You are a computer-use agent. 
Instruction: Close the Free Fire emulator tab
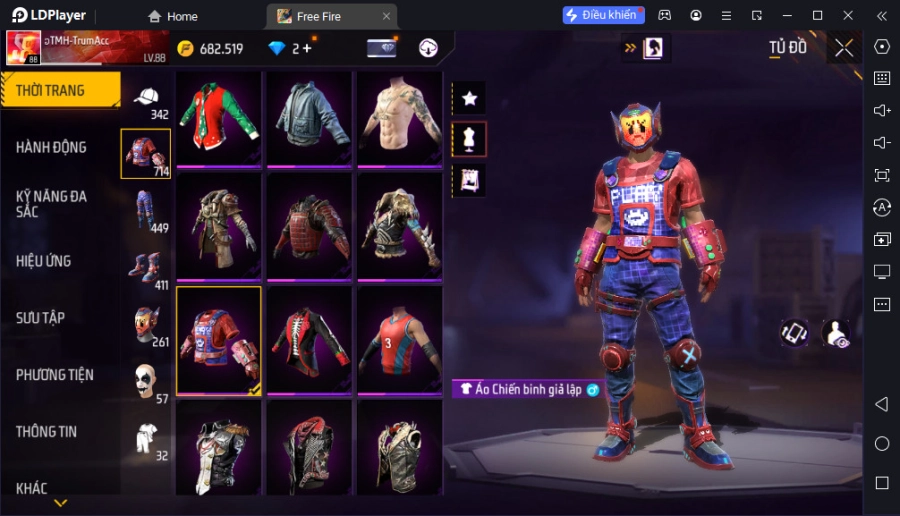[x=386, y=16]
